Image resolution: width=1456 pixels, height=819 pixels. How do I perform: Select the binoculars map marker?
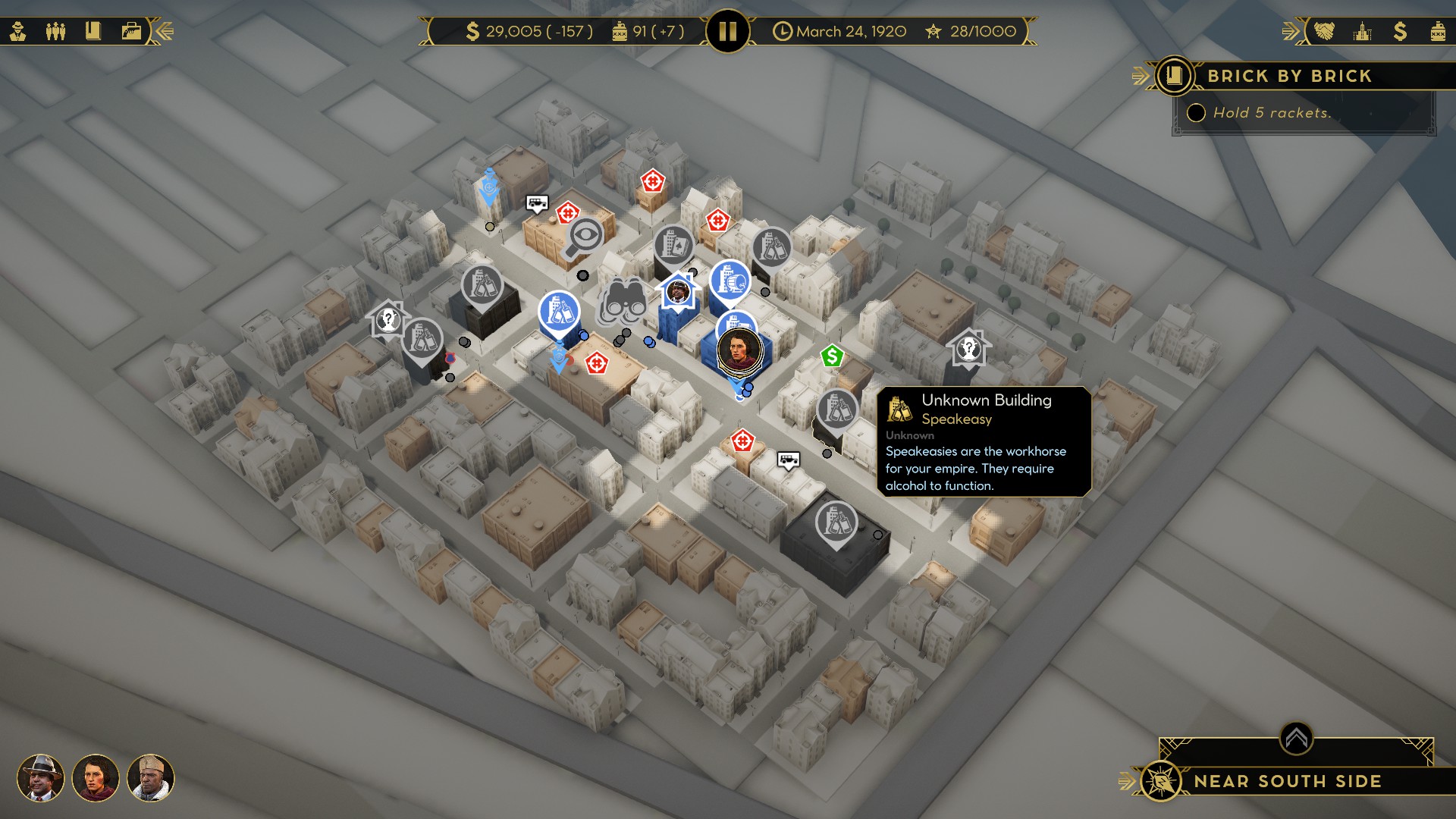624,302
